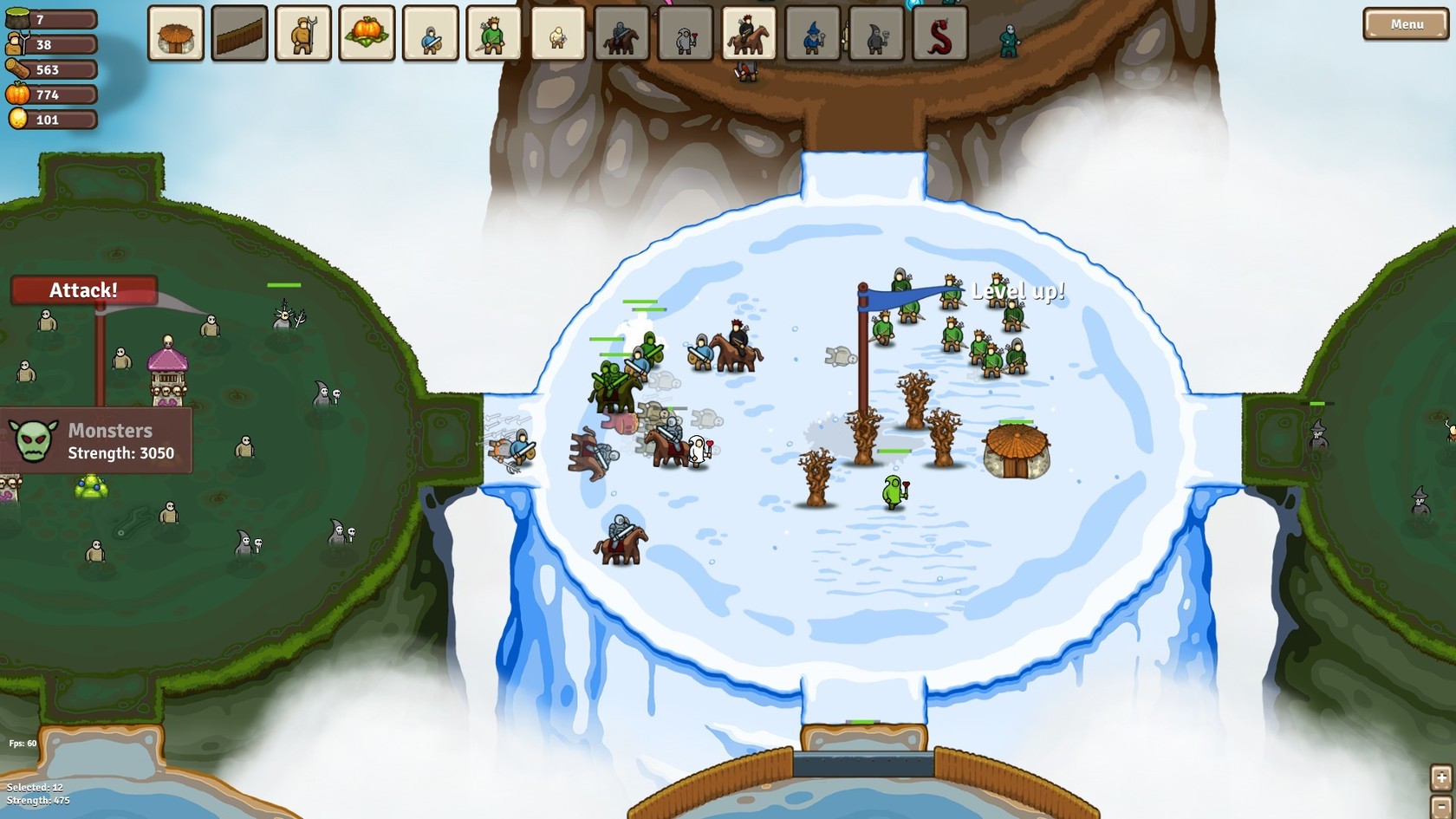This screenshot has height=819, width=1456.
Task: Select the wooden wall build icon
Action: tap(239, 33)
